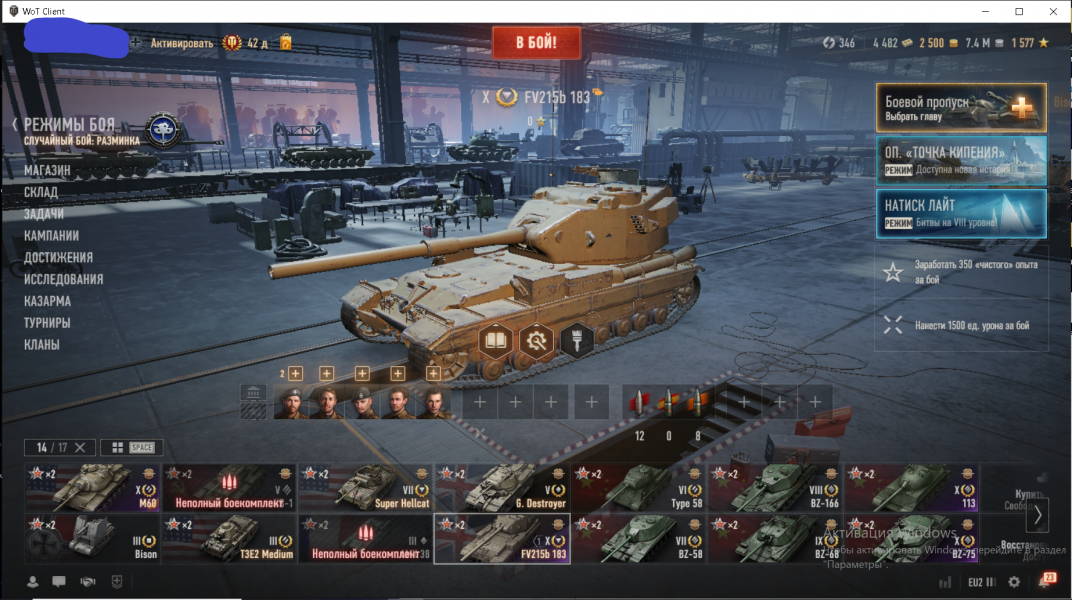Open the Исследования (research) menu

pyautogui.click(x=64, y=279)
